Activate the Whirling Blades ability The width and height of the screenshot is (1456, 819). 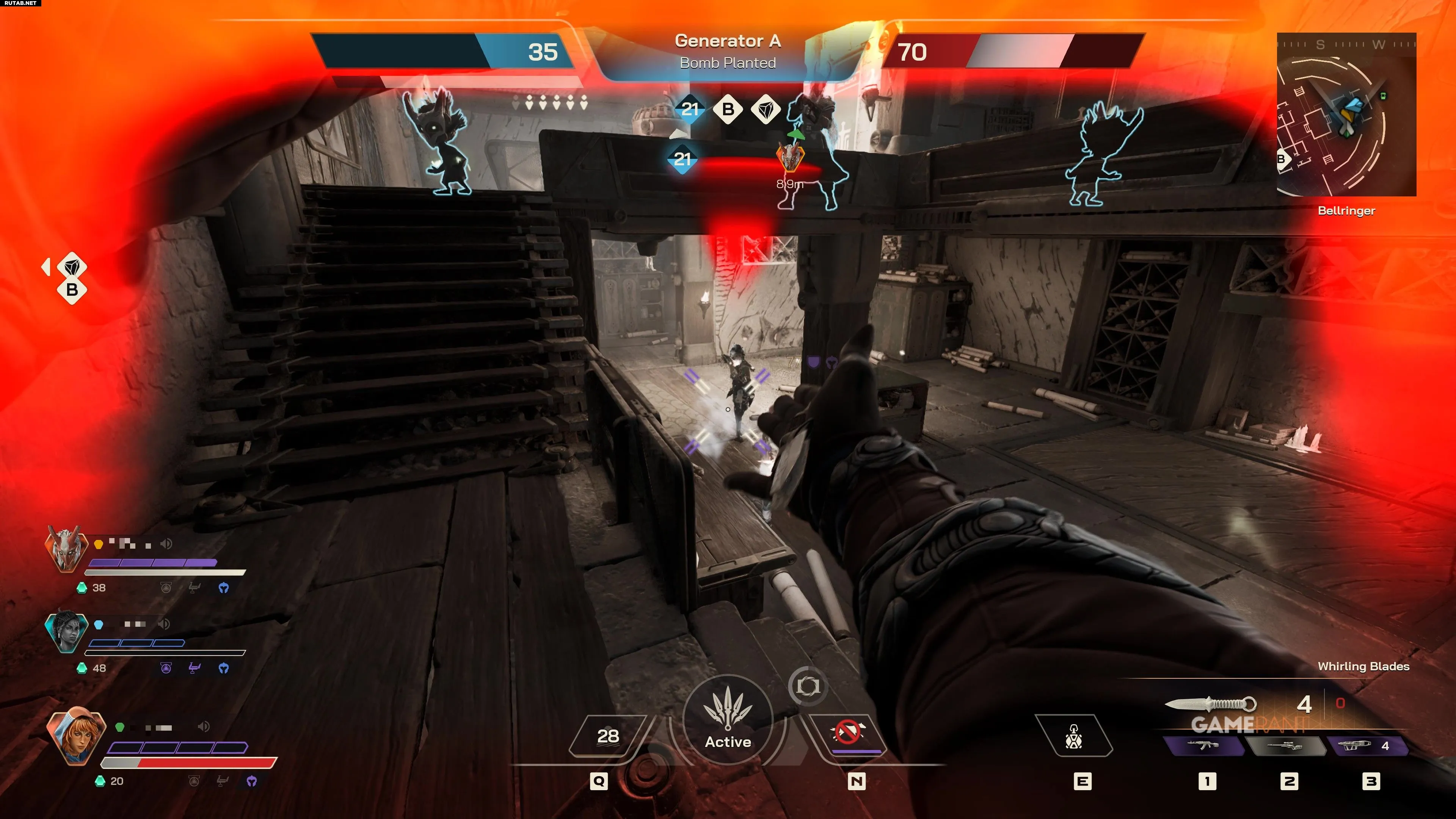[x=728, y=719]
